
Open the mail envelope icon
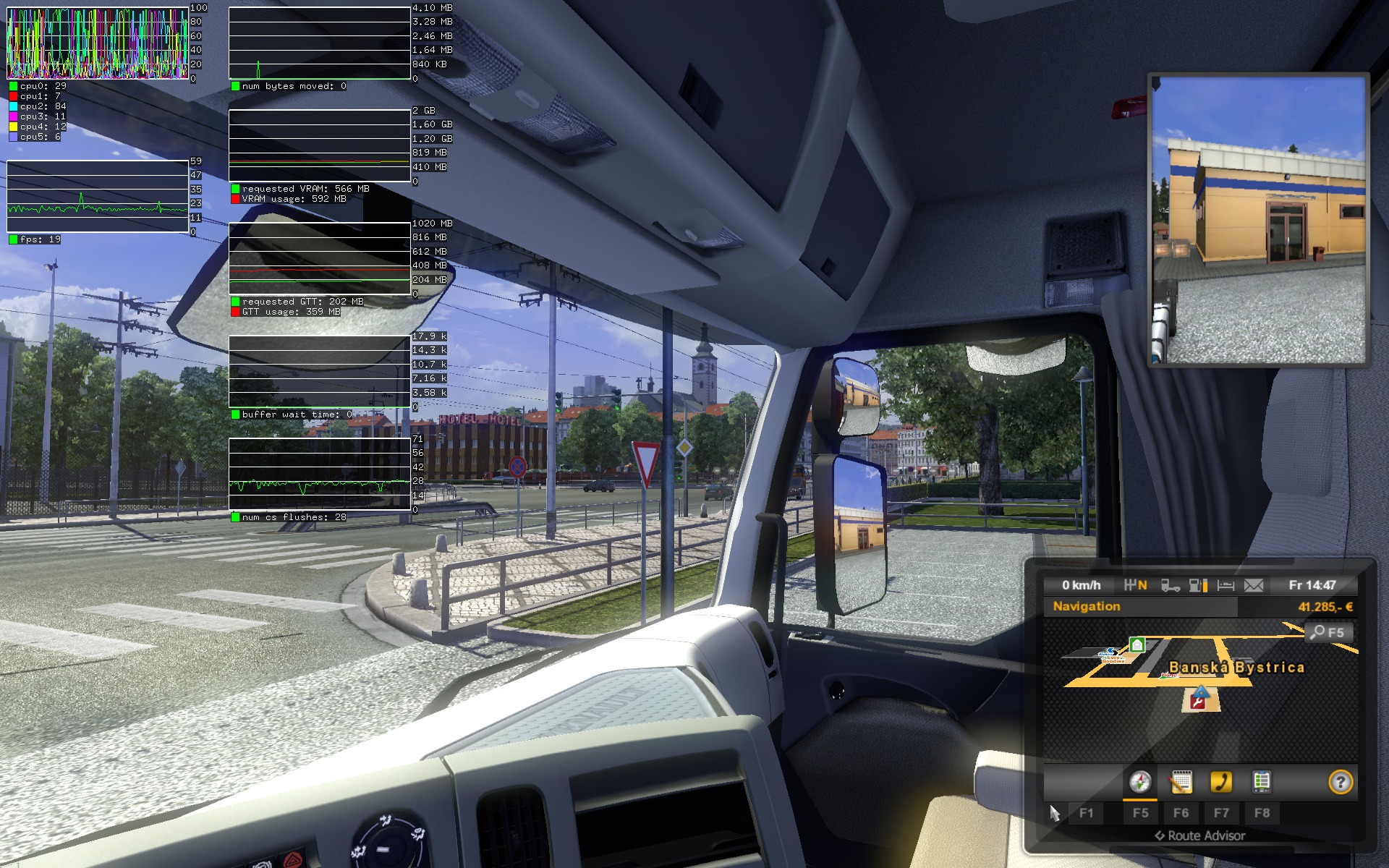click(x=1254, y=585)
